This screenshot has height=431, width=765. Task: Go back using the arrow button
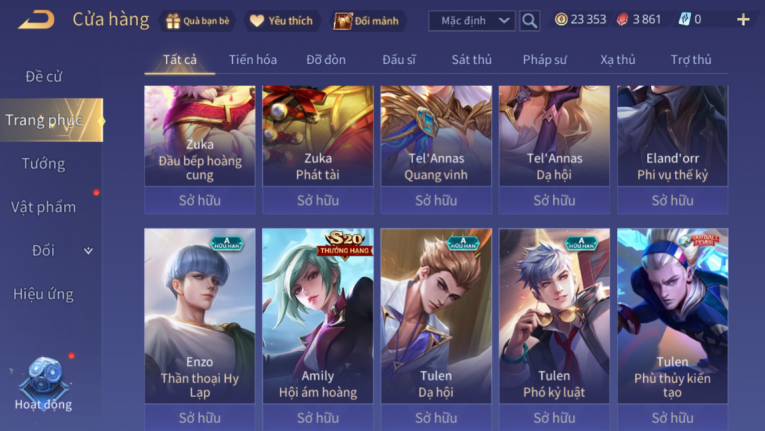36,19
